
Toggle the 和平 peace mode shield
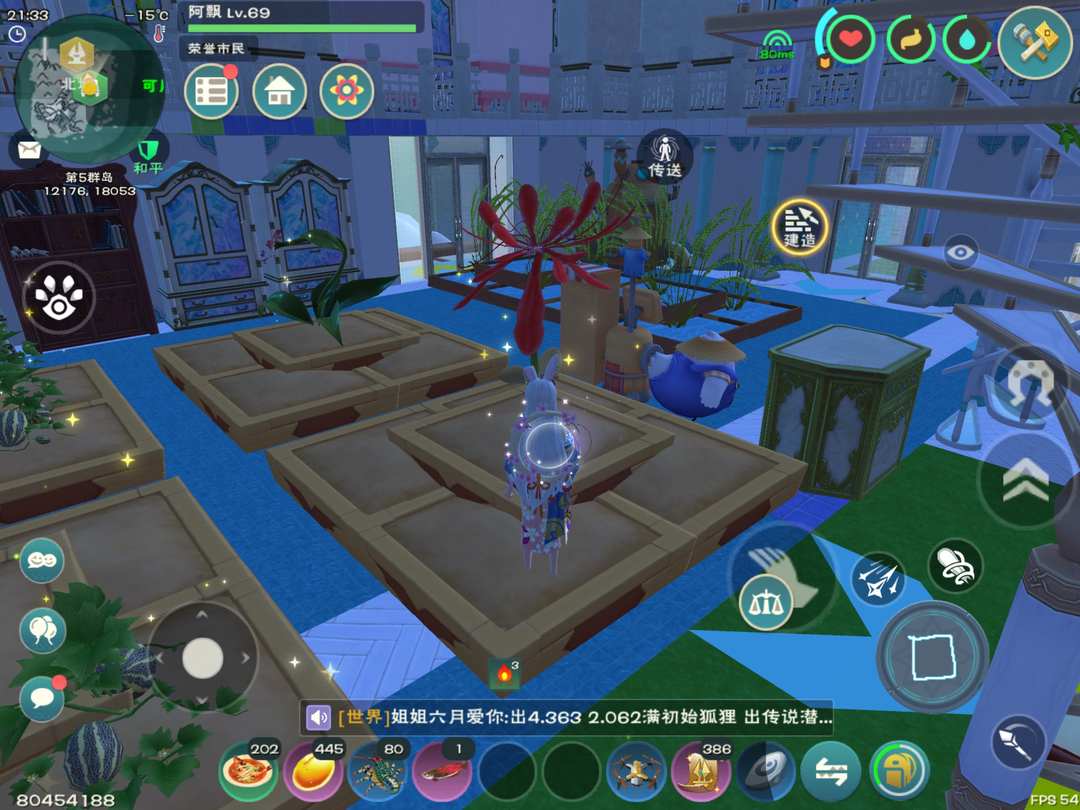[148, 155]
